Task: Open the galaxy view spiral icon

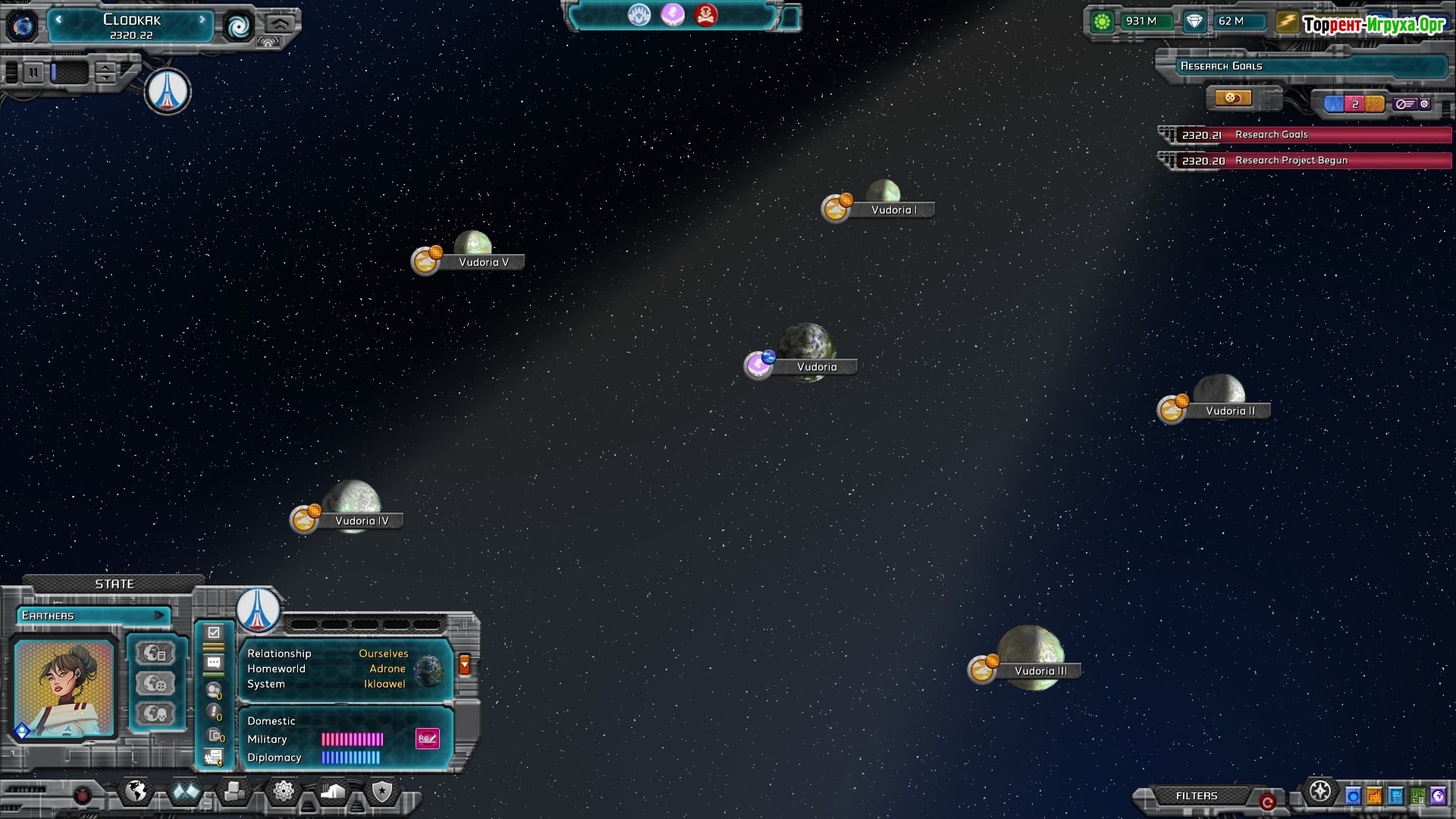Action: pyautogui.click(x=238, y=27)
